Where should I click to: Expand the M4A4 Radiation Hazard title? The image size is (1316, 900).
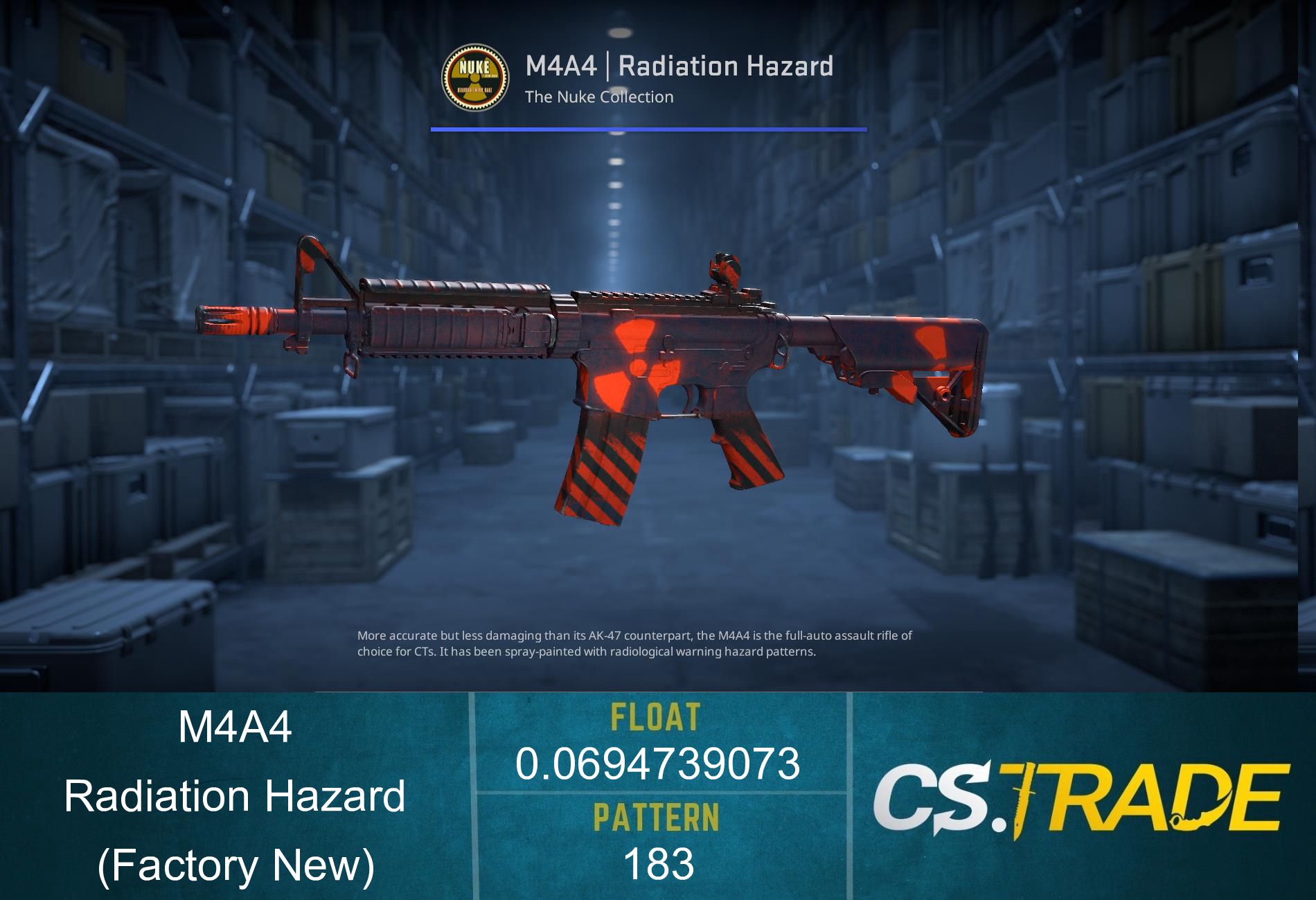tap(679, 66)
